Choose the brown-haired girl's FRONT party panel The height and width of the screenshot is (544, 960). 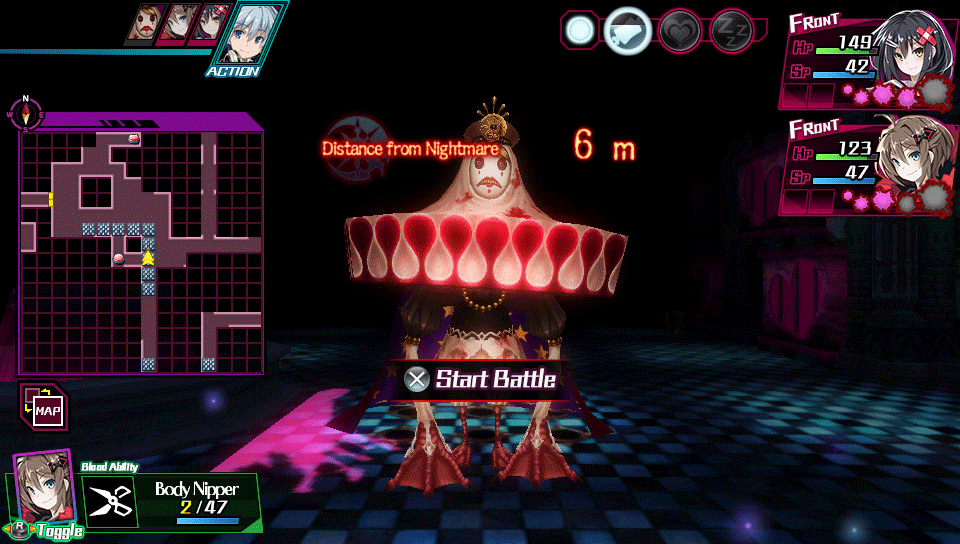[x=866, y=163]
